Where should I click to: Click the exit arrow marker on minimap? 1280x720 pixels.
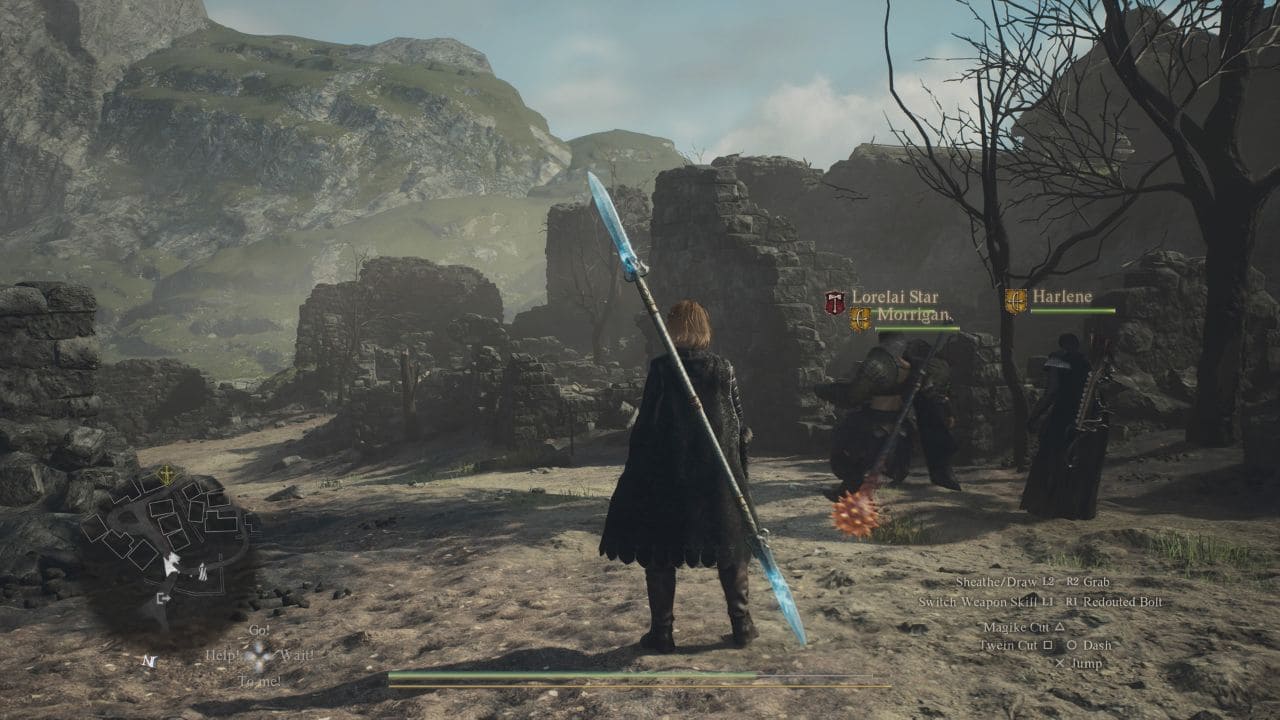point(162,598)
